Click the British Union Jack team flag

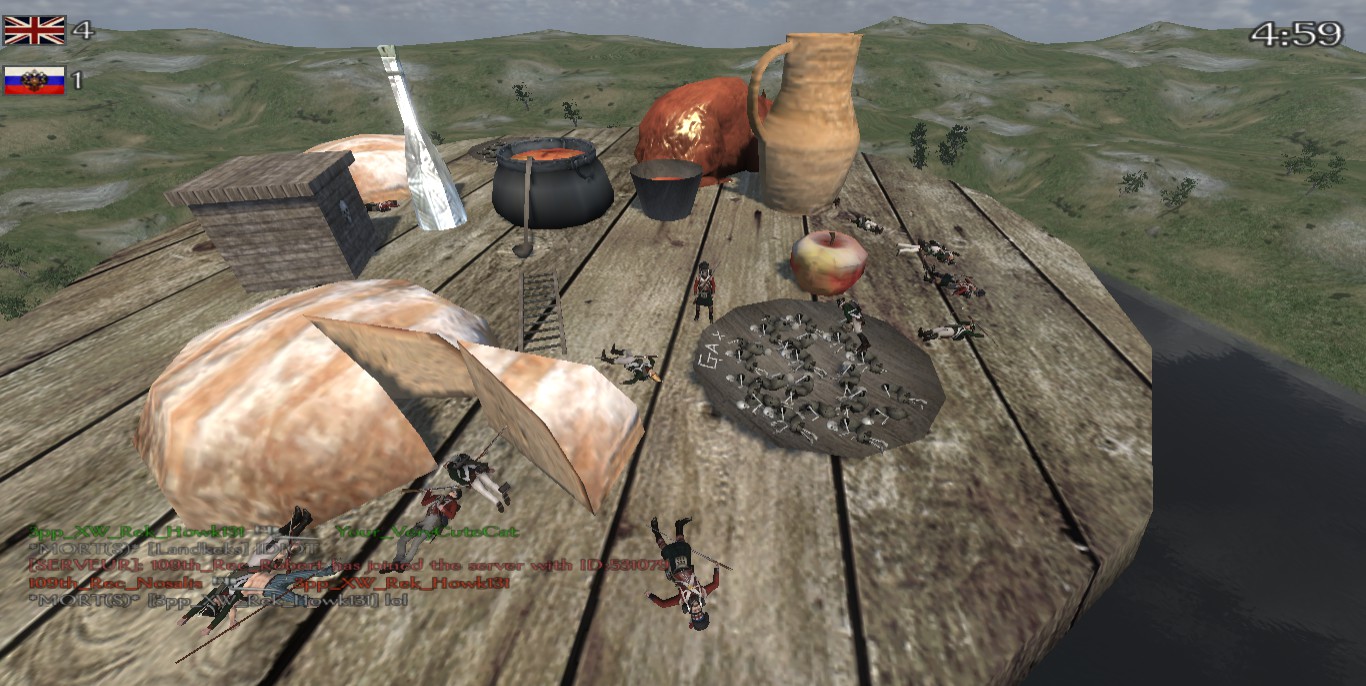(34, 30)
